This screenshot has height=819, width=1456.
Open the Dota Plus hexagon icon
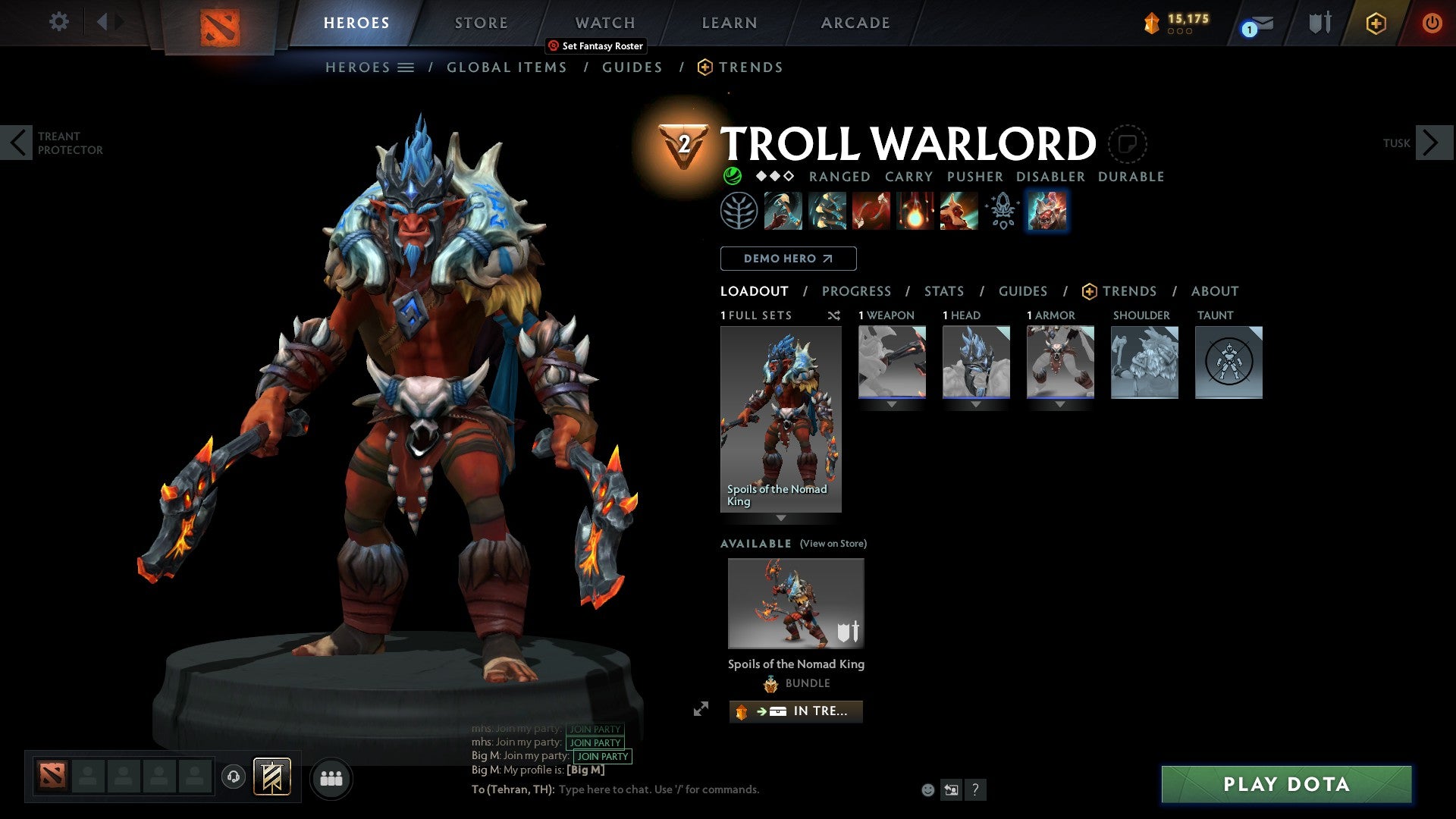[x=1376, y=24]
